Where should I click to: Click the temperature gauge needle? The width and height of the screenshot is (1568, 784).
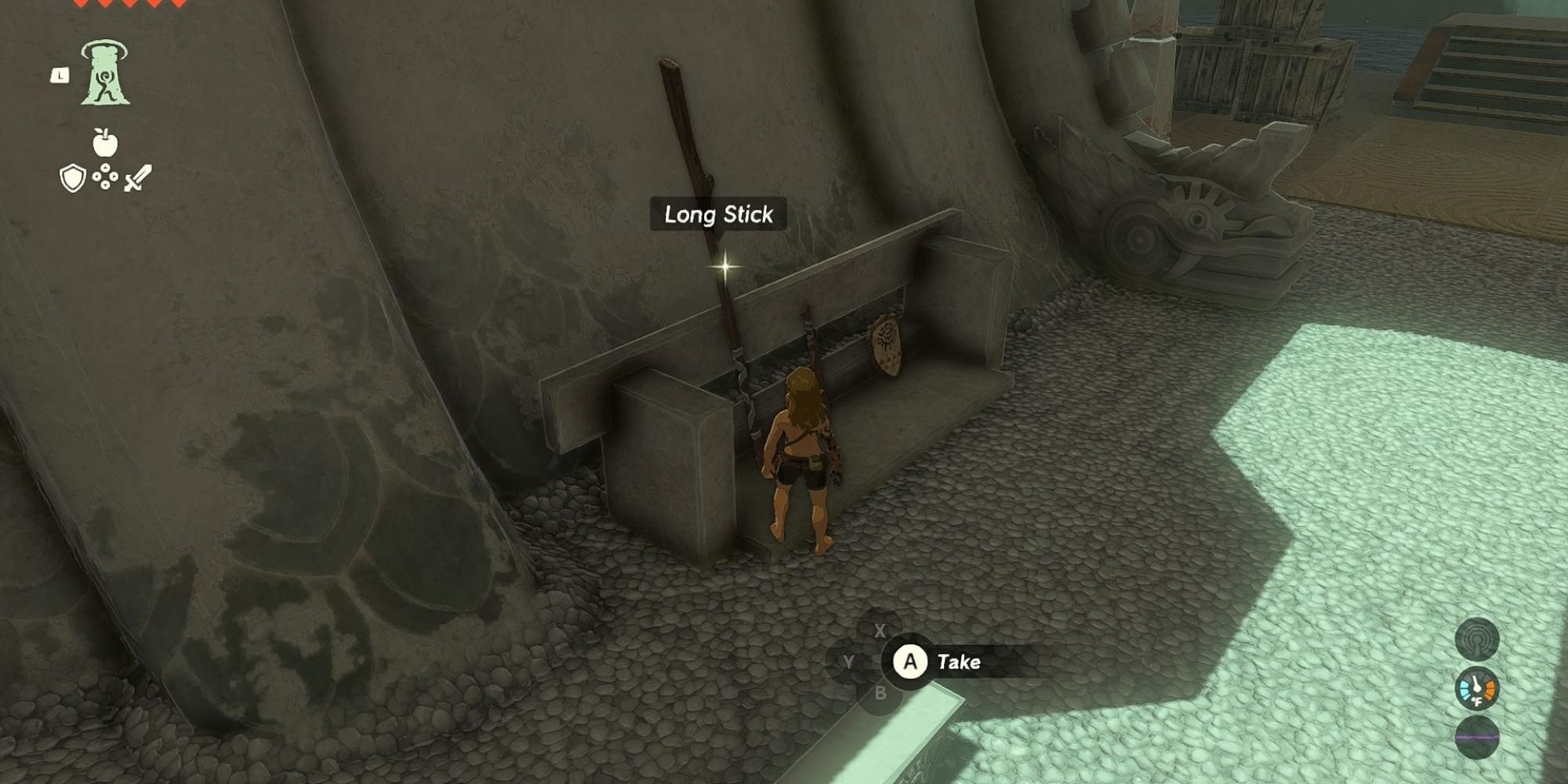[1475, 683]
